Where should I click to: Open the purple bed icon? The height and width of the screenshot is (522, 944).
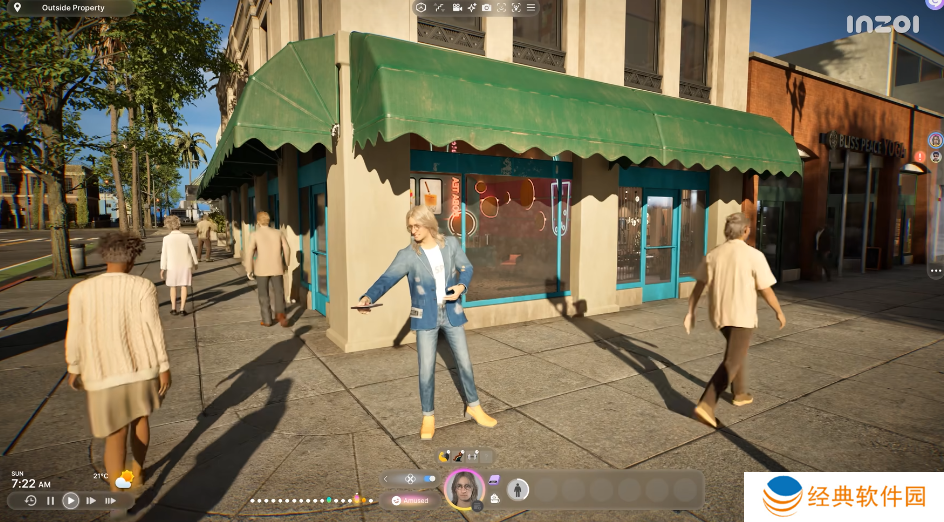[494, 480]
